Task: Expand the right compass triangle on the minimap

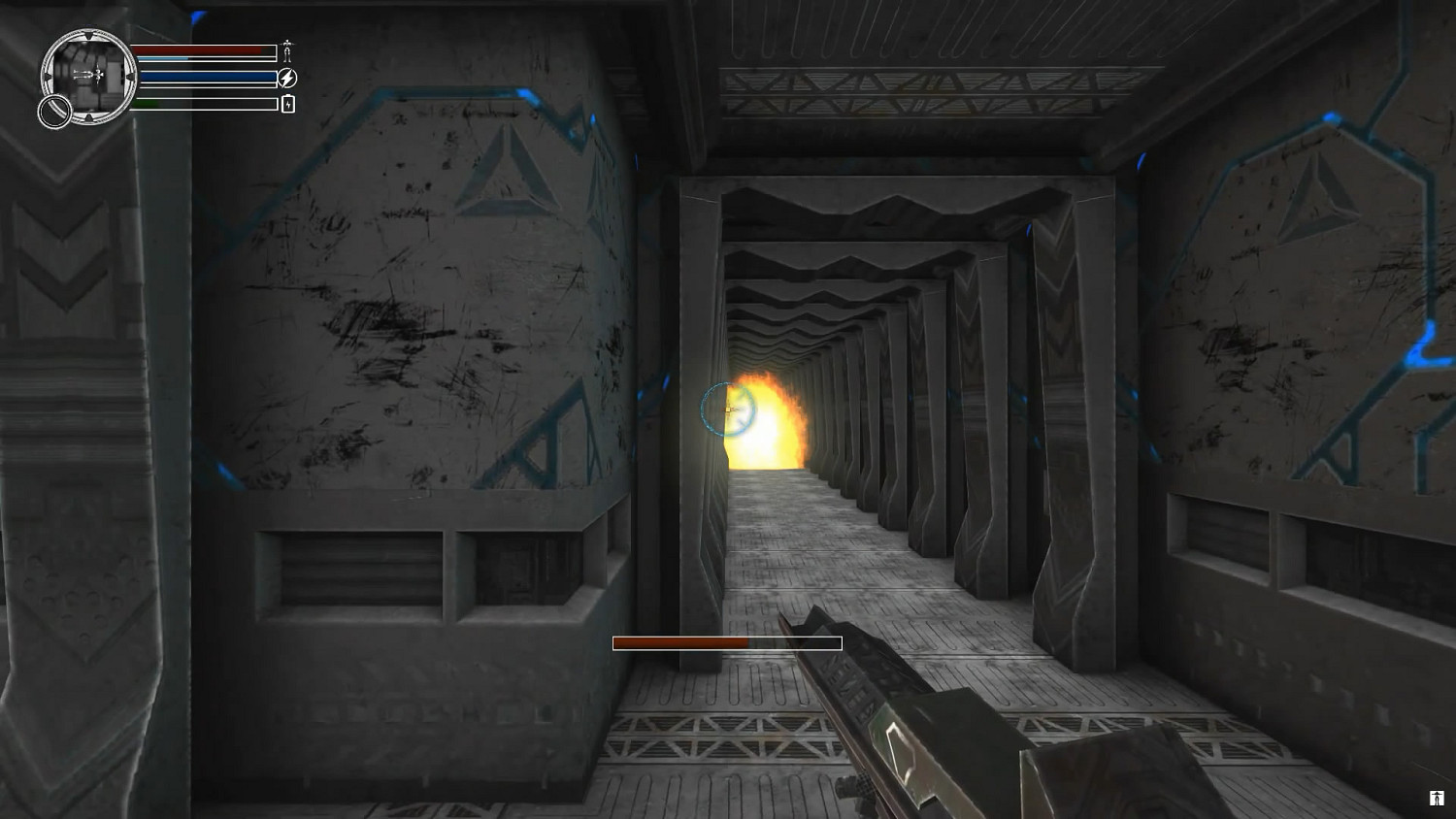Action: click(x=131, y=77)
